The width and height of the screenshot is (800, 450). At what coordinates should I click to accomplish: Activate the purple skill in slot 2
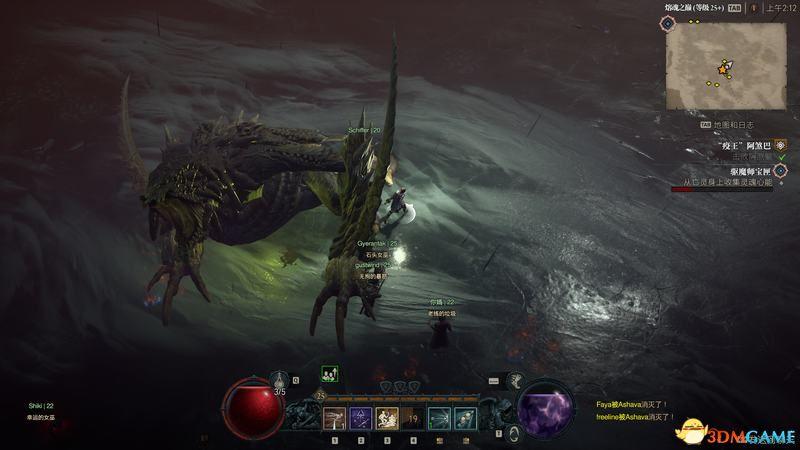tap(360, 418)
